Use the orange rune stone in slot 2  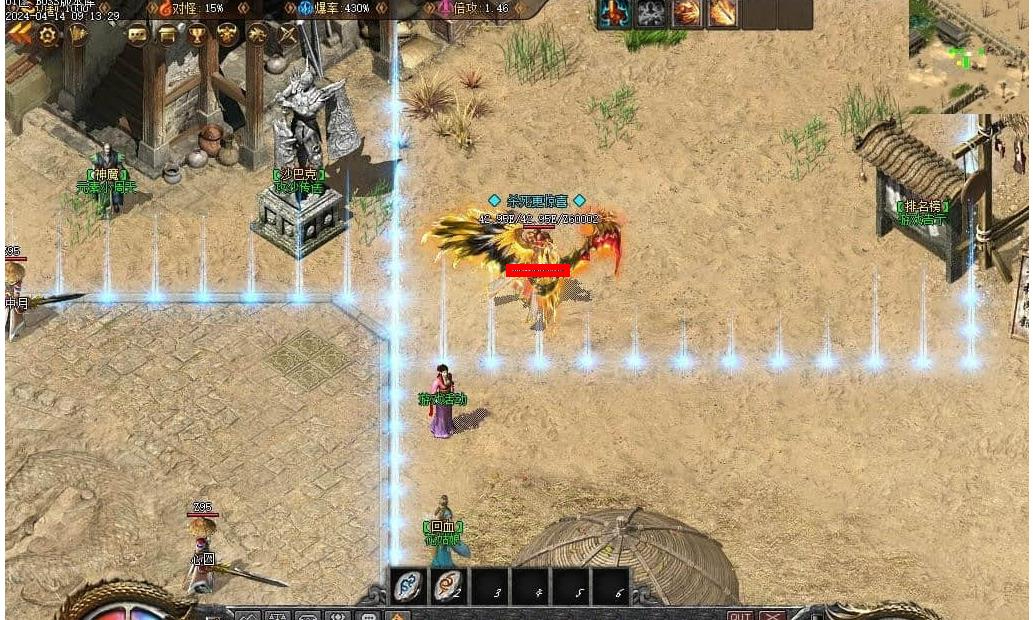pyautogui.click(x=449, y=586)
